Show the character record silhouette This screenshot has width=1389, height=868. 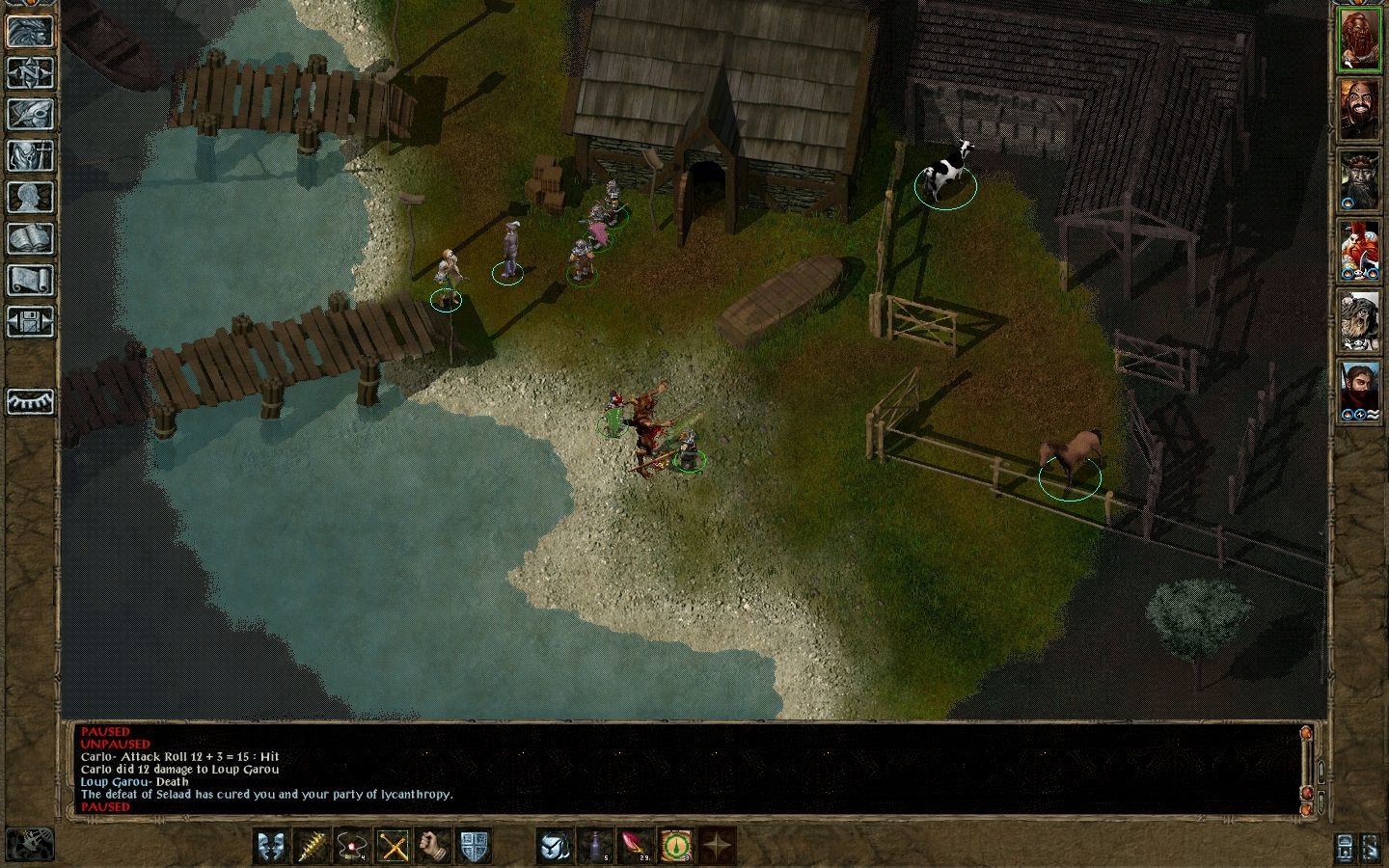coord(30,198)
